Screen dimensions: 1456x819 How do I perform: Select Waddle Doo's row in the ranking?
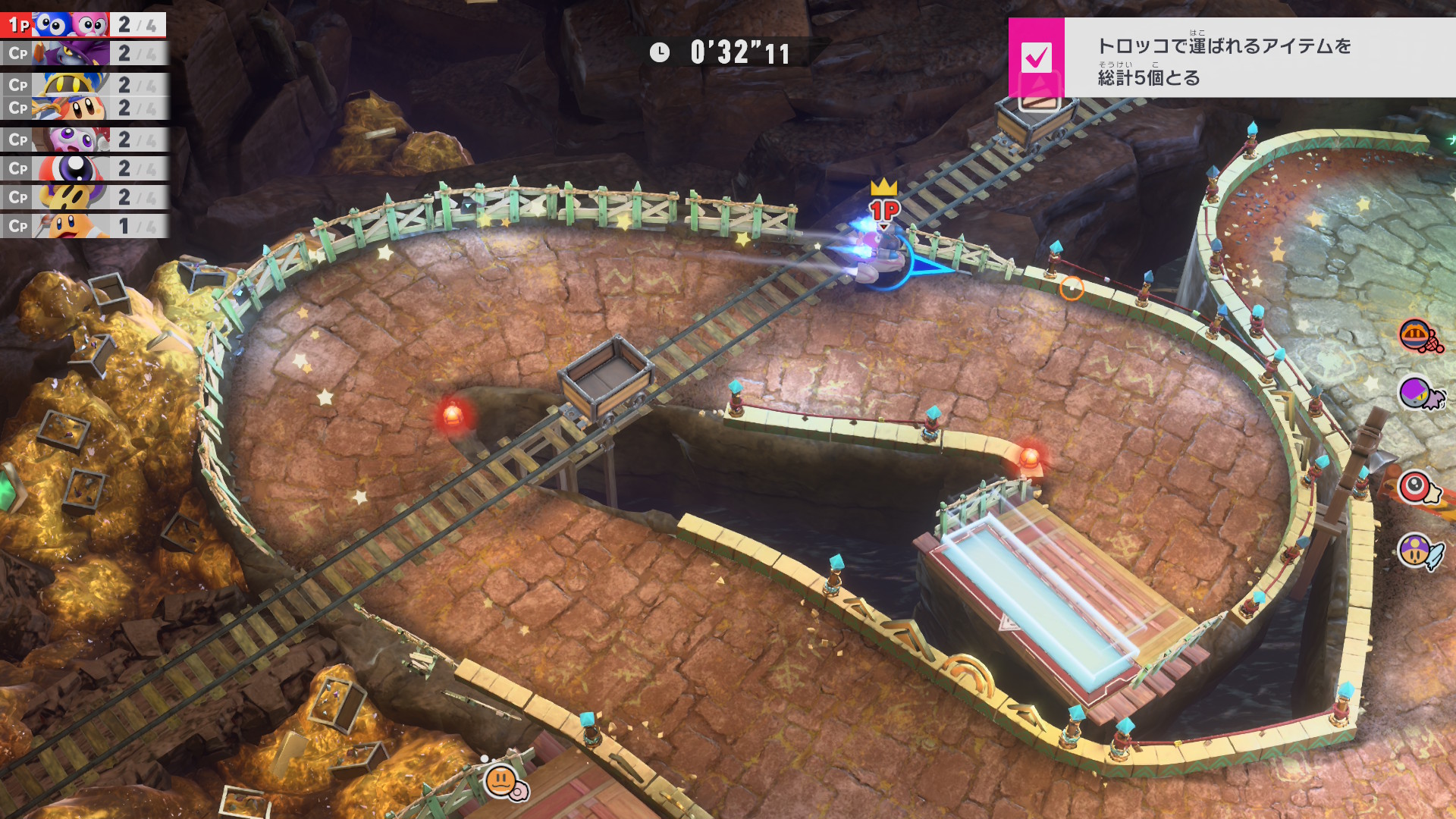pyautogui.click(x=83, y=168)
